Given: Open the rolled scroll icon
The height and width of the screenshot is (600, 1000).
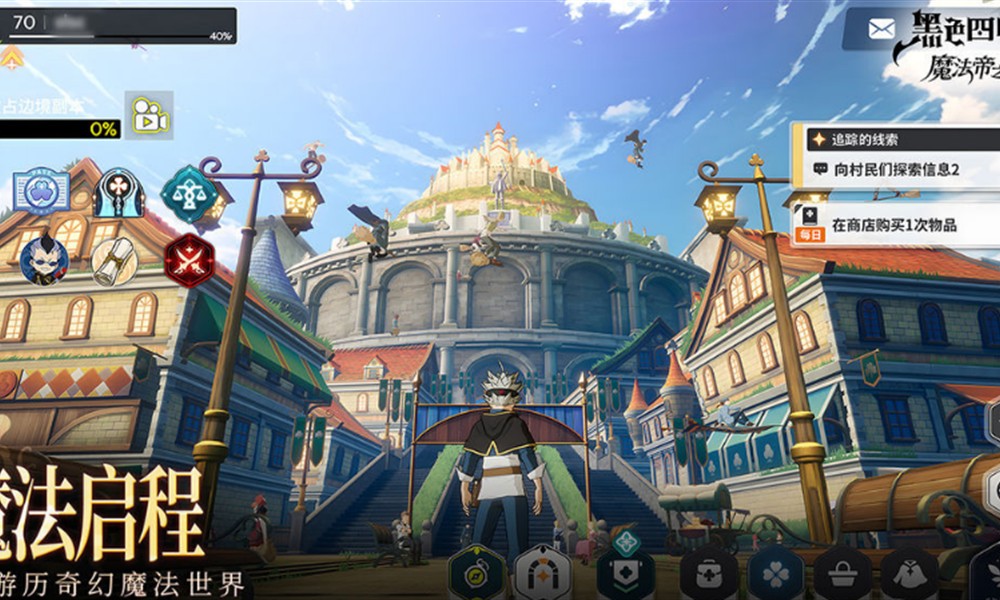Looking at the screenshot, I should pos(115,261).
